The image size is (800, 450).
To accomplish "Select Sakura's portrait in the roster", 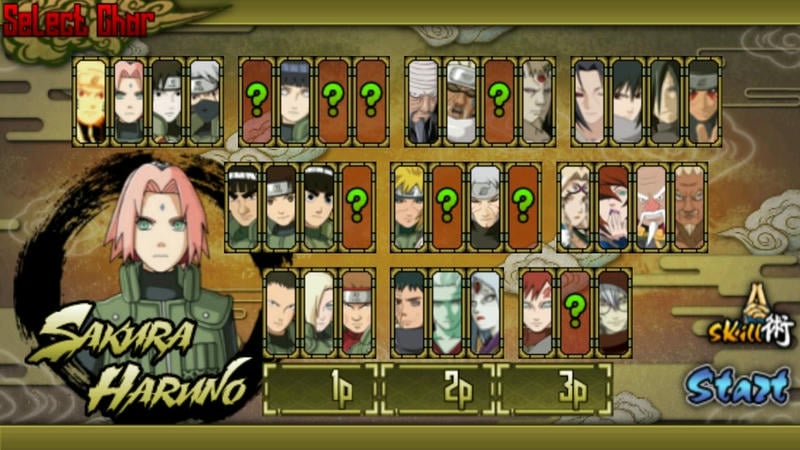I will [129, 102].
